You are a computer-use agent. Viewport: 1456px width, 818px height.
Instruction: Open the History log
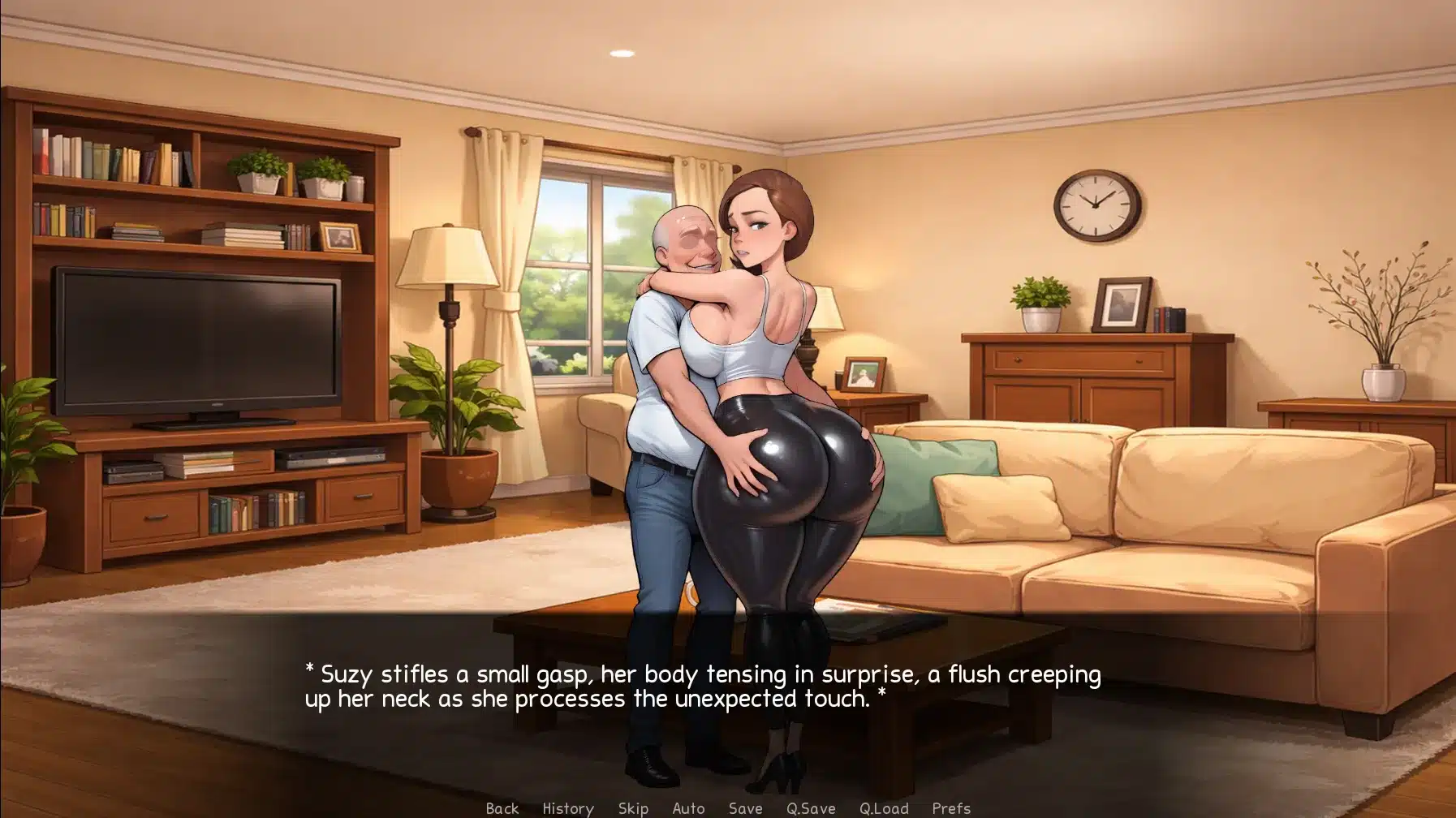[568, 808]
